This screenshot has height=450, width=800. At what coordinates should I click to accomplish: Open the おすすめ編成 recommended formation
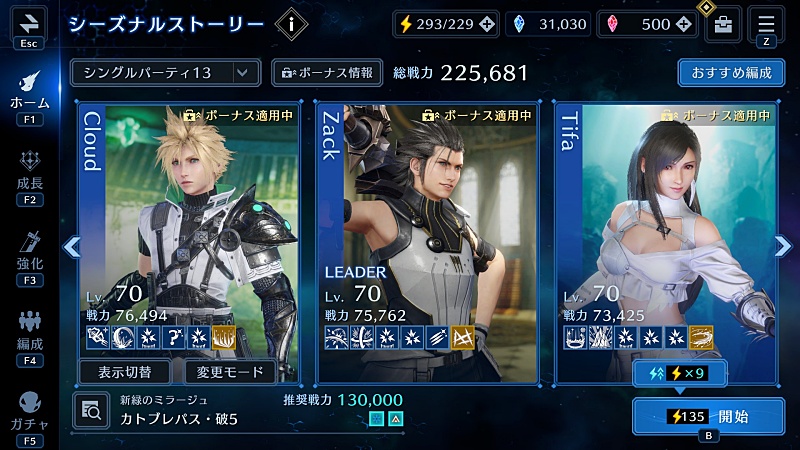[x=730, y=73]
